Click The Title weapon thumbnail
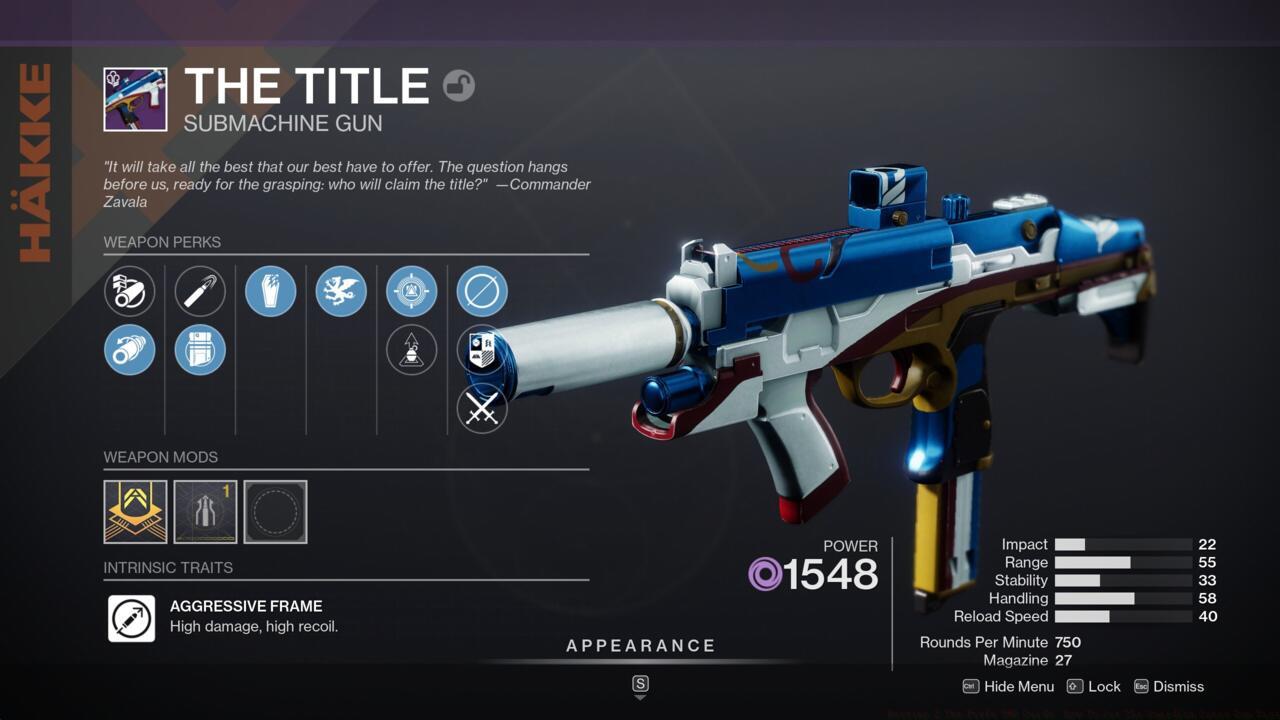1280x720 pixels. pos(135,99)
